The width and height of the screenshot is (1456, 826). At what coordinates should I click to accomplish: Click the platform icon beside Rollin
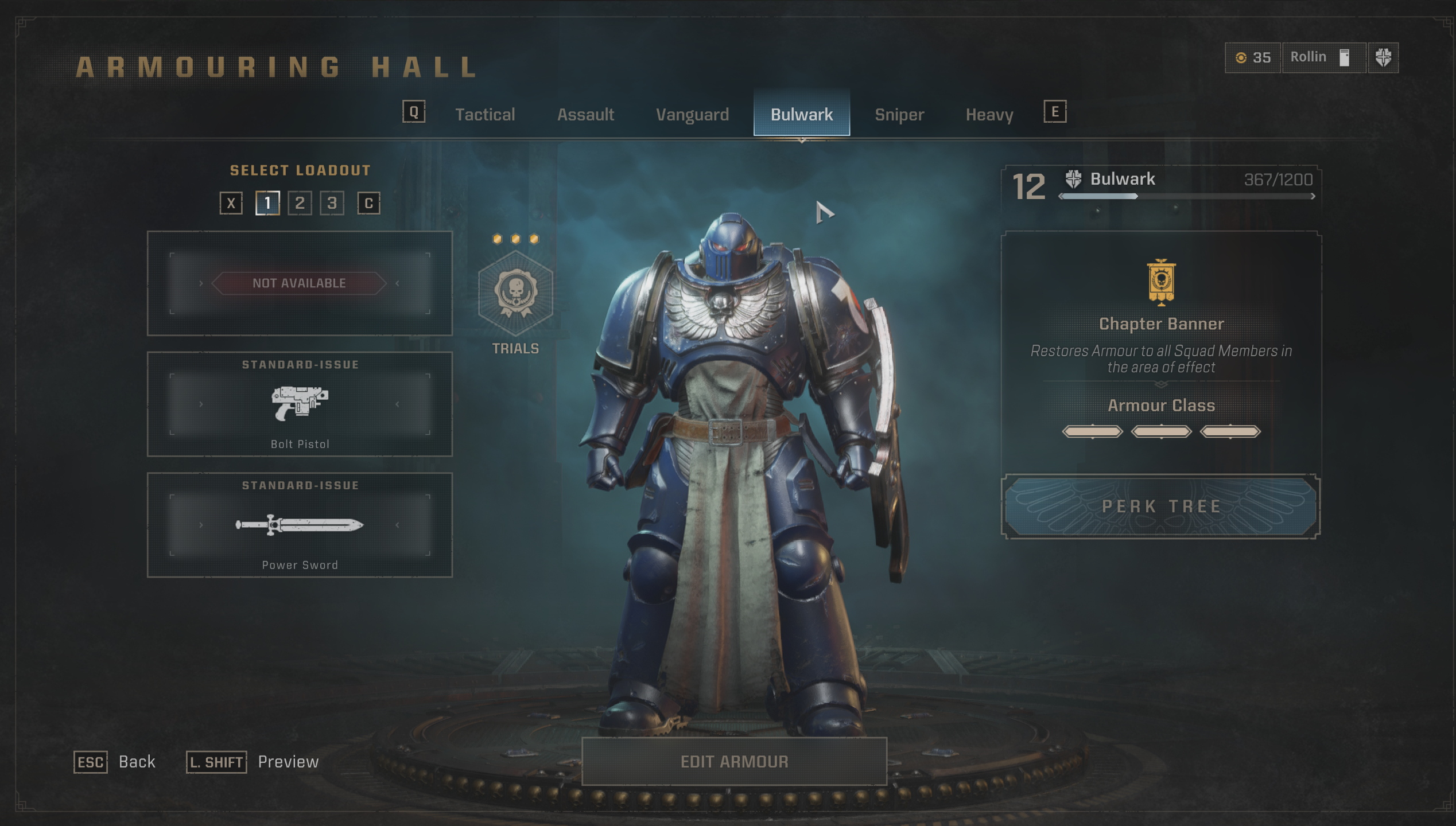coord(1344,57)
